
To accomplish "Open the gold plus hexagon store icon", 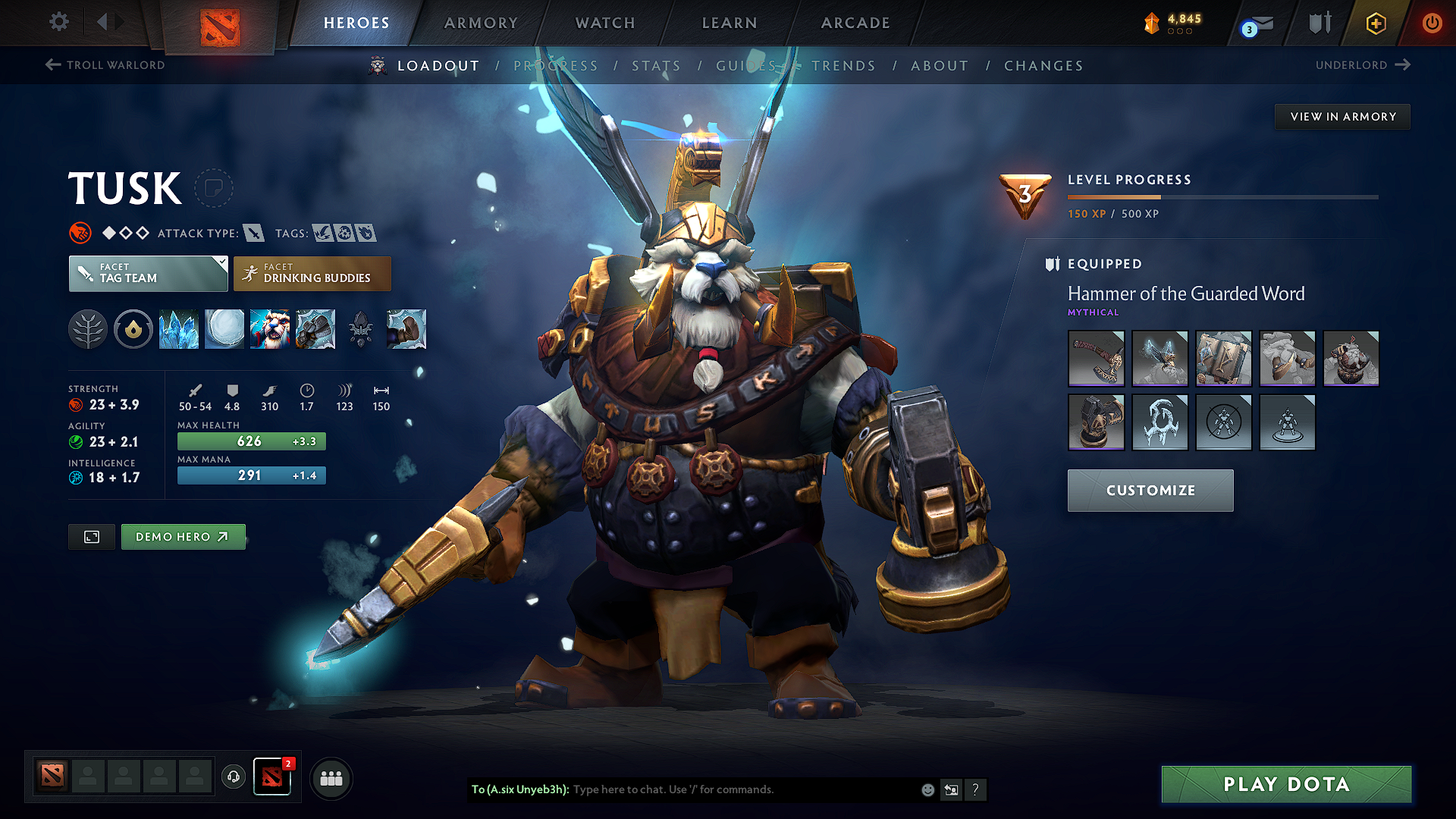I will pyautogui.click(x=1375, y=24).
